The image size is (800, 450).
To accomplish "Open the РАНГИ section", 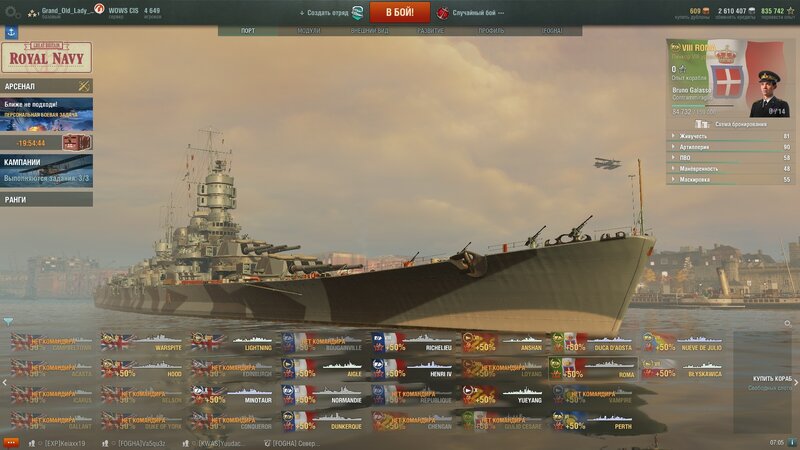I will pos(46,199).
